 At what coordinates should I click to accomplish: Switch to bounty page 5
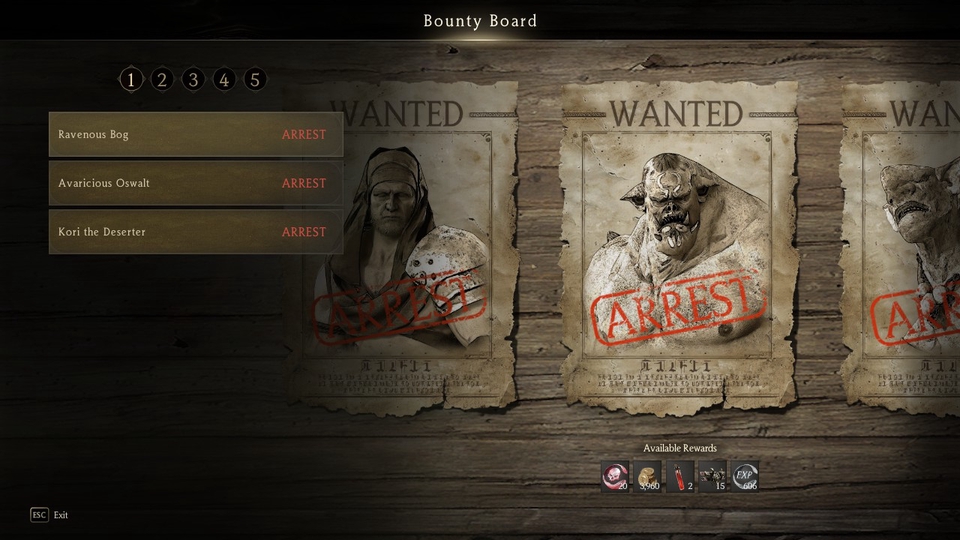coord(255,80)
